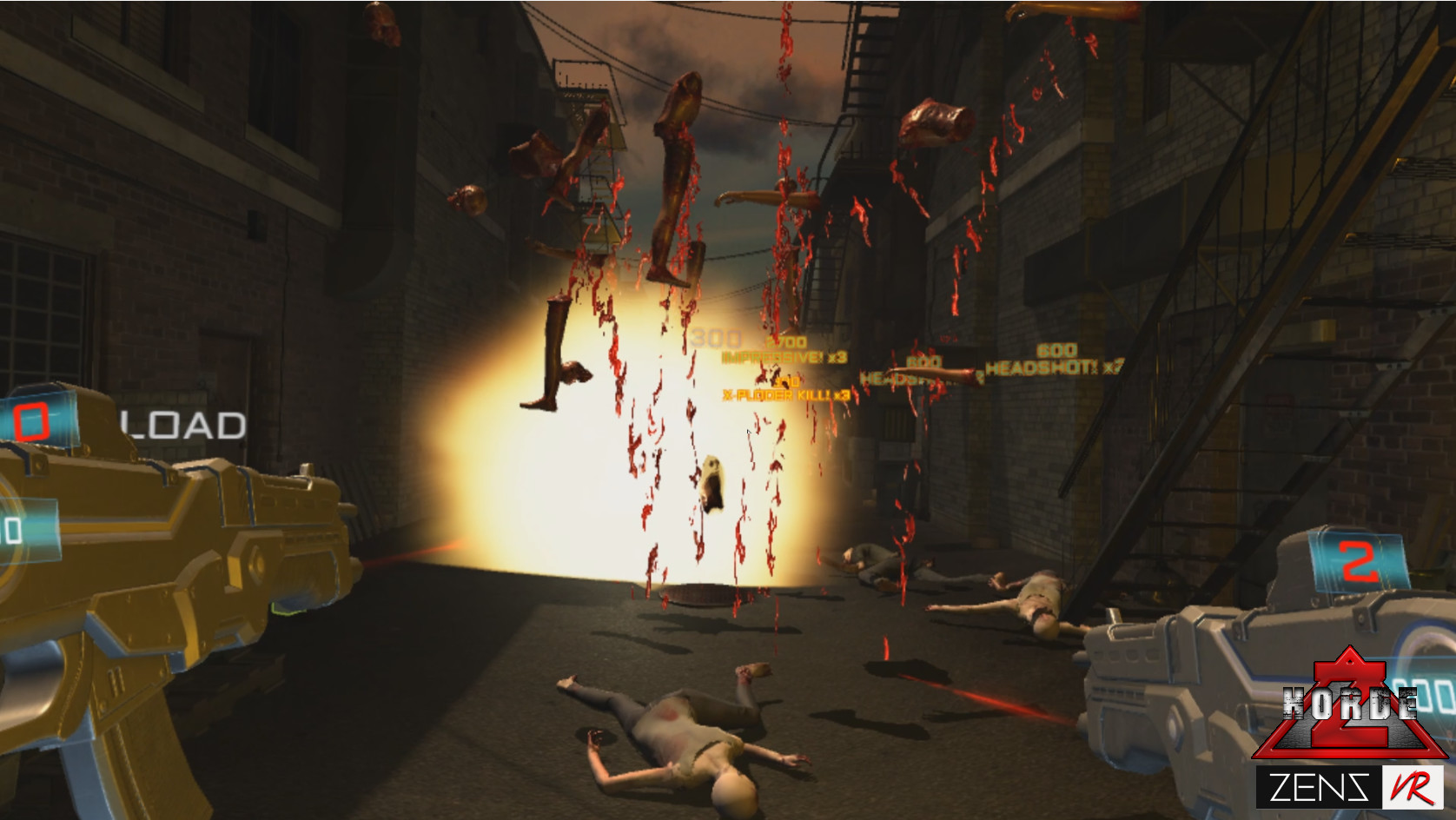The width and height of the screenshot is (1456, 820).
Task: Select the IMPRESSIVE! x3 bonus text
Action: coord(783,356)
